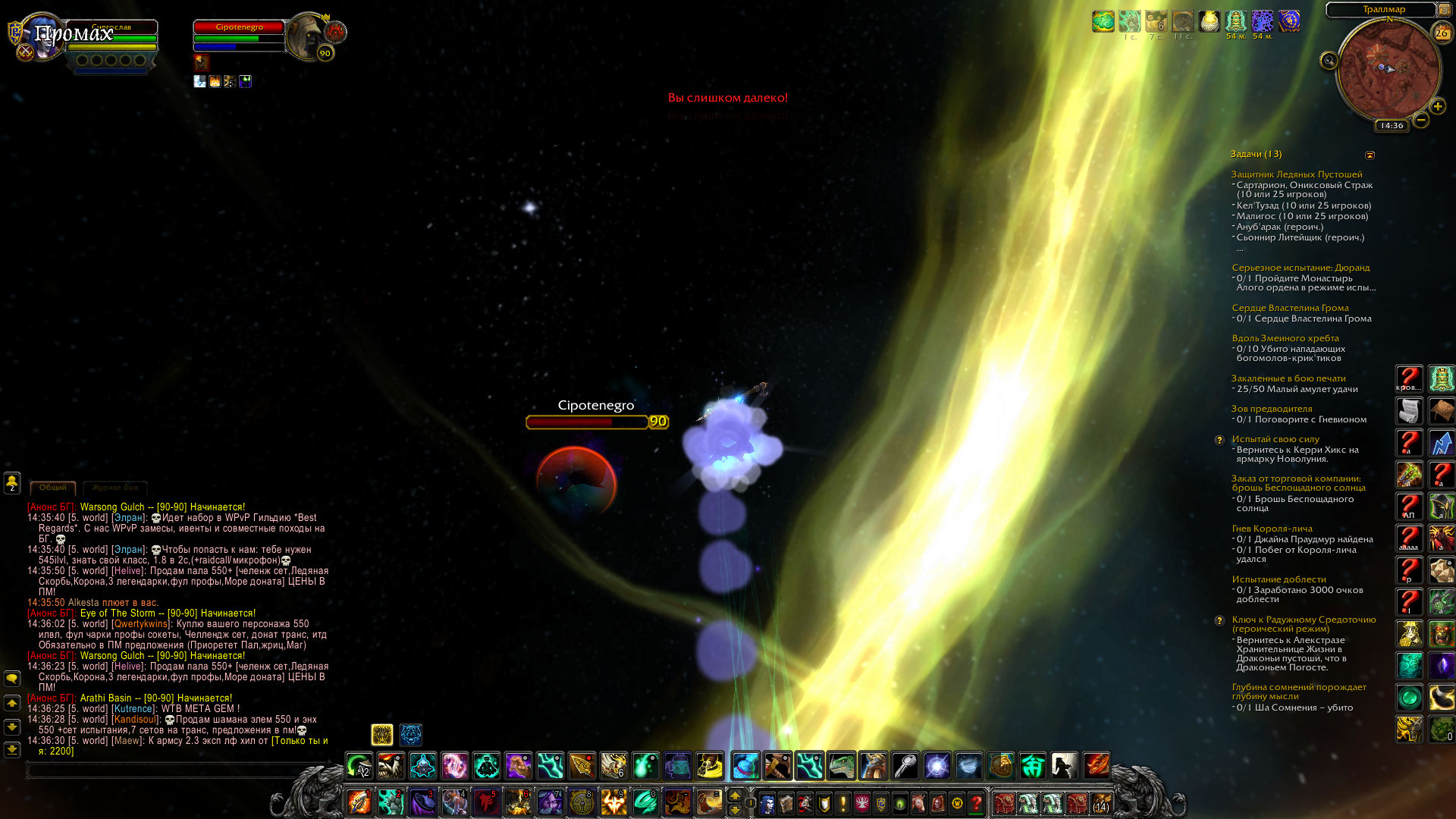Collapse the Задачи quest tracker
The image size is (1456, 819).
pyautogui.click(x=1370, y=155)
